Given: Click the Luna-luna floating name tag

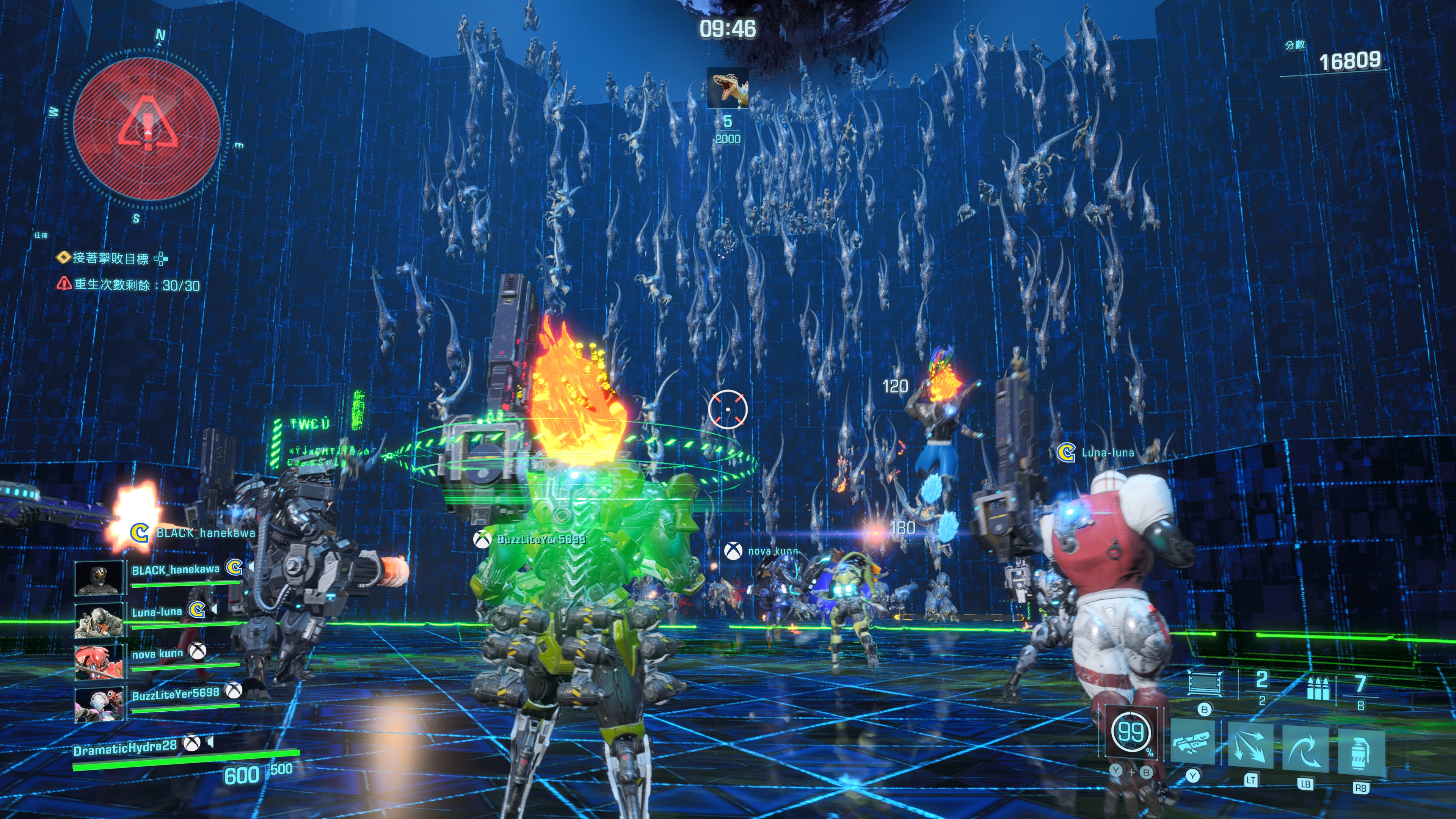Looking at the screenshot, I should pyautogui.click(x=1107, y=452).
